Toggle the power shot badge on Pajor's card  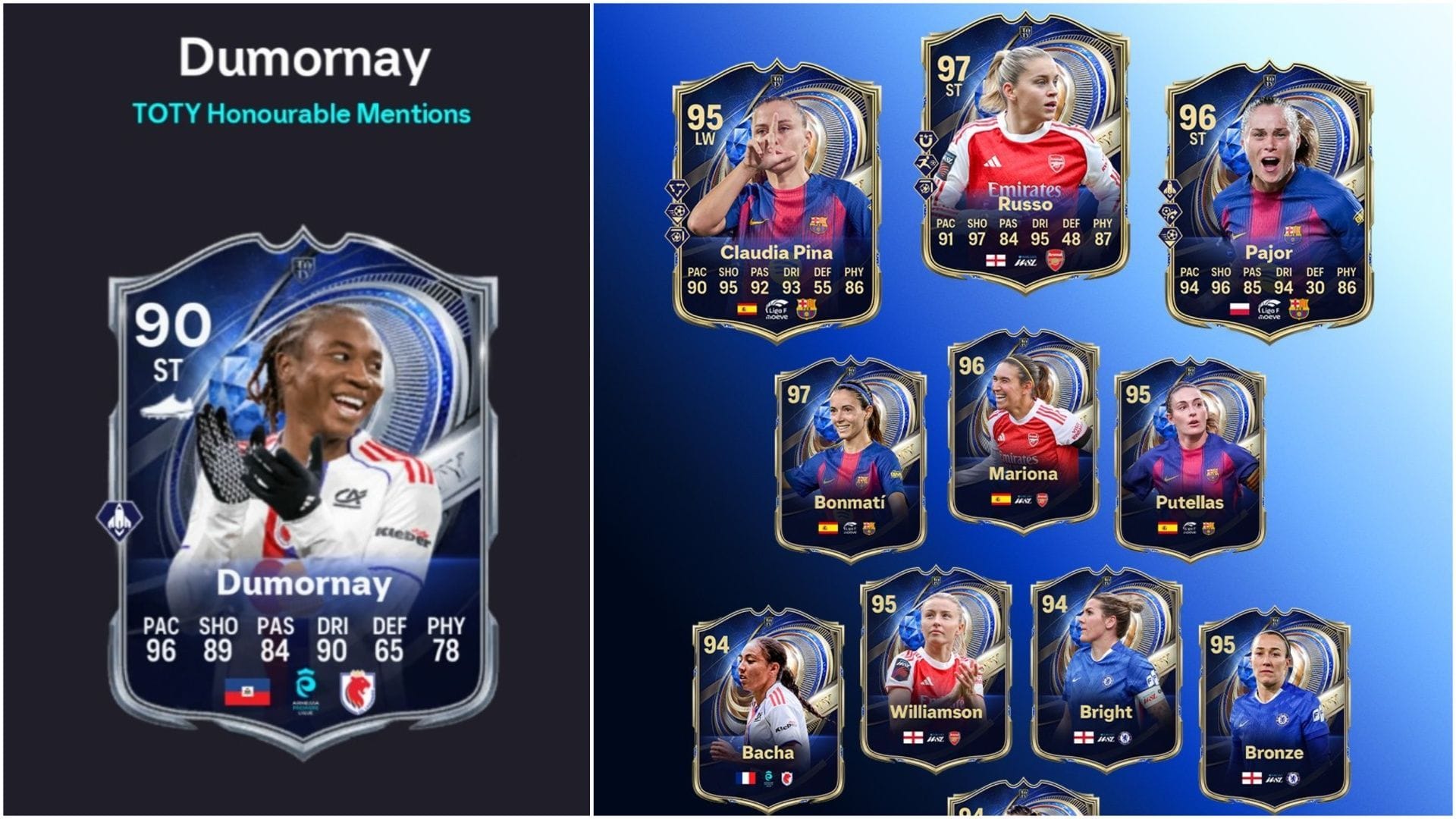pos(1170,235)
